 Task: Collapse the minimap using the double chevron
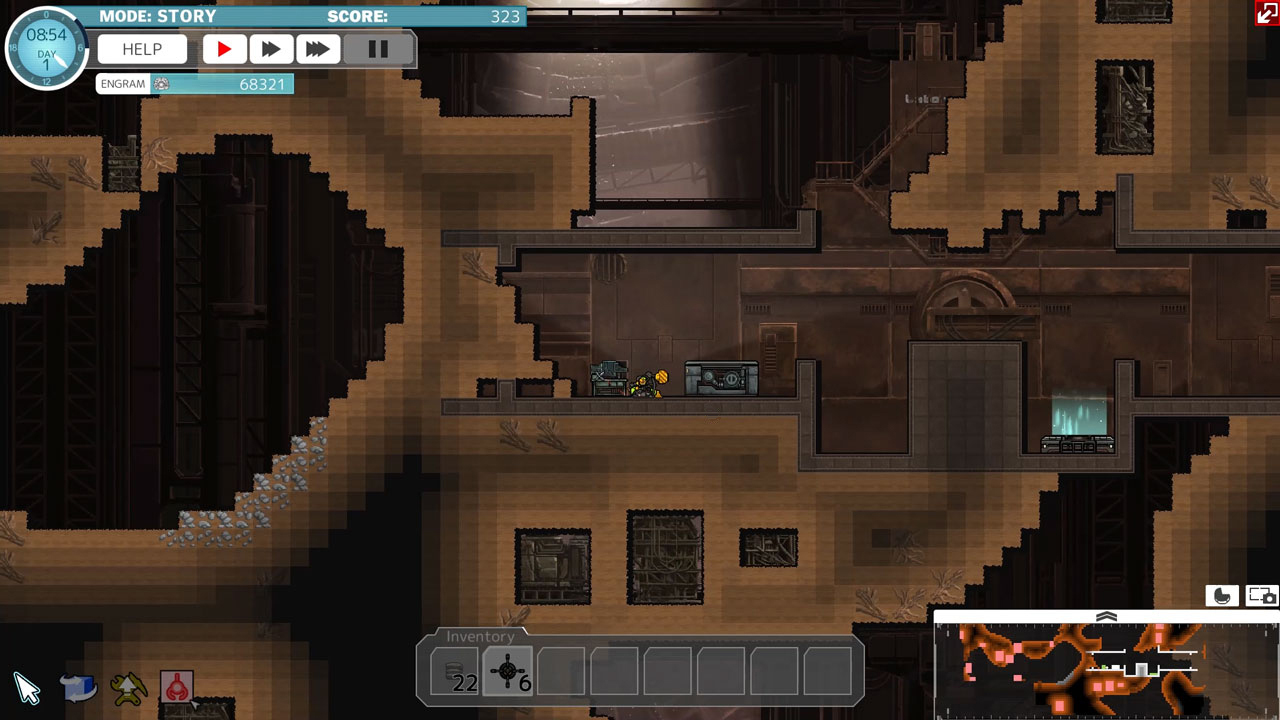pos(1106,617)
